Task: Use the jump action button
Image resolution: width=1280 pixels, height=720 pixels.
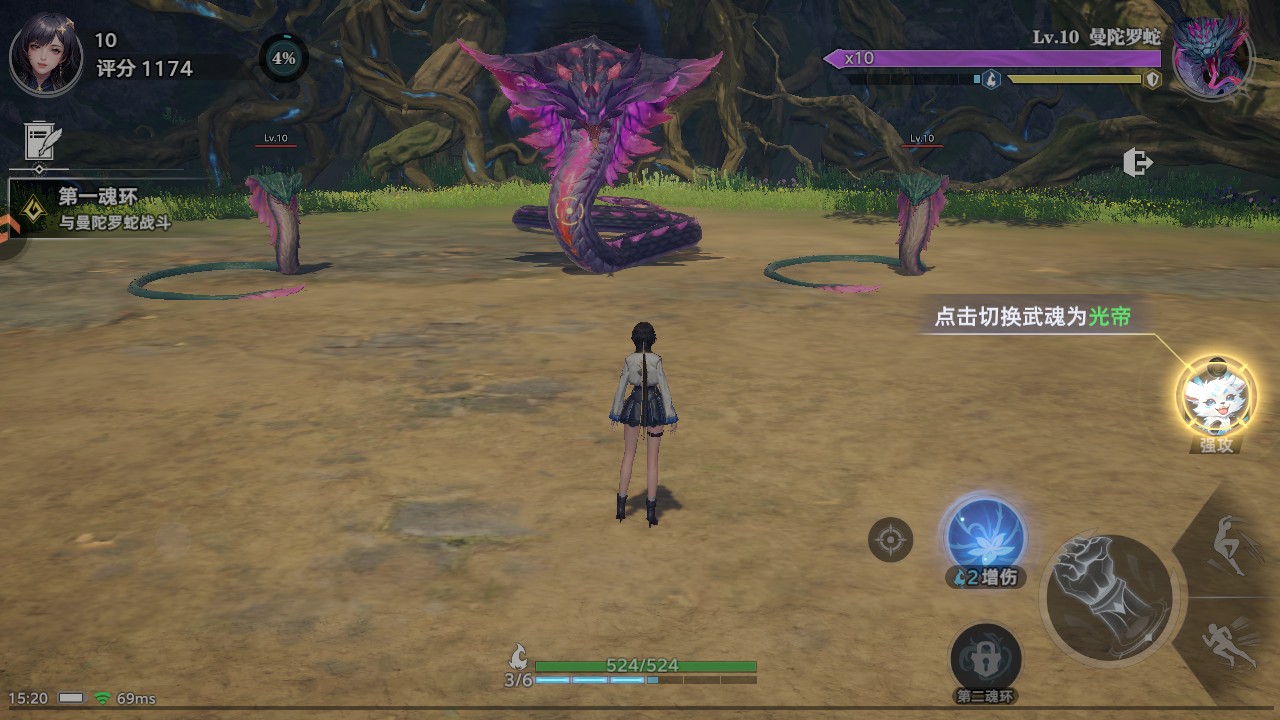Action: pos(1232,545)
